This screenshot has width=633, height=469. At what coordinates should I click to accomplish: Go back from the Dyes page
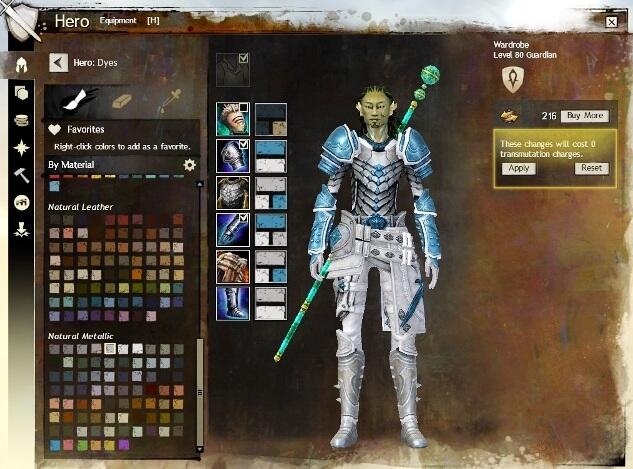point(59,63)
